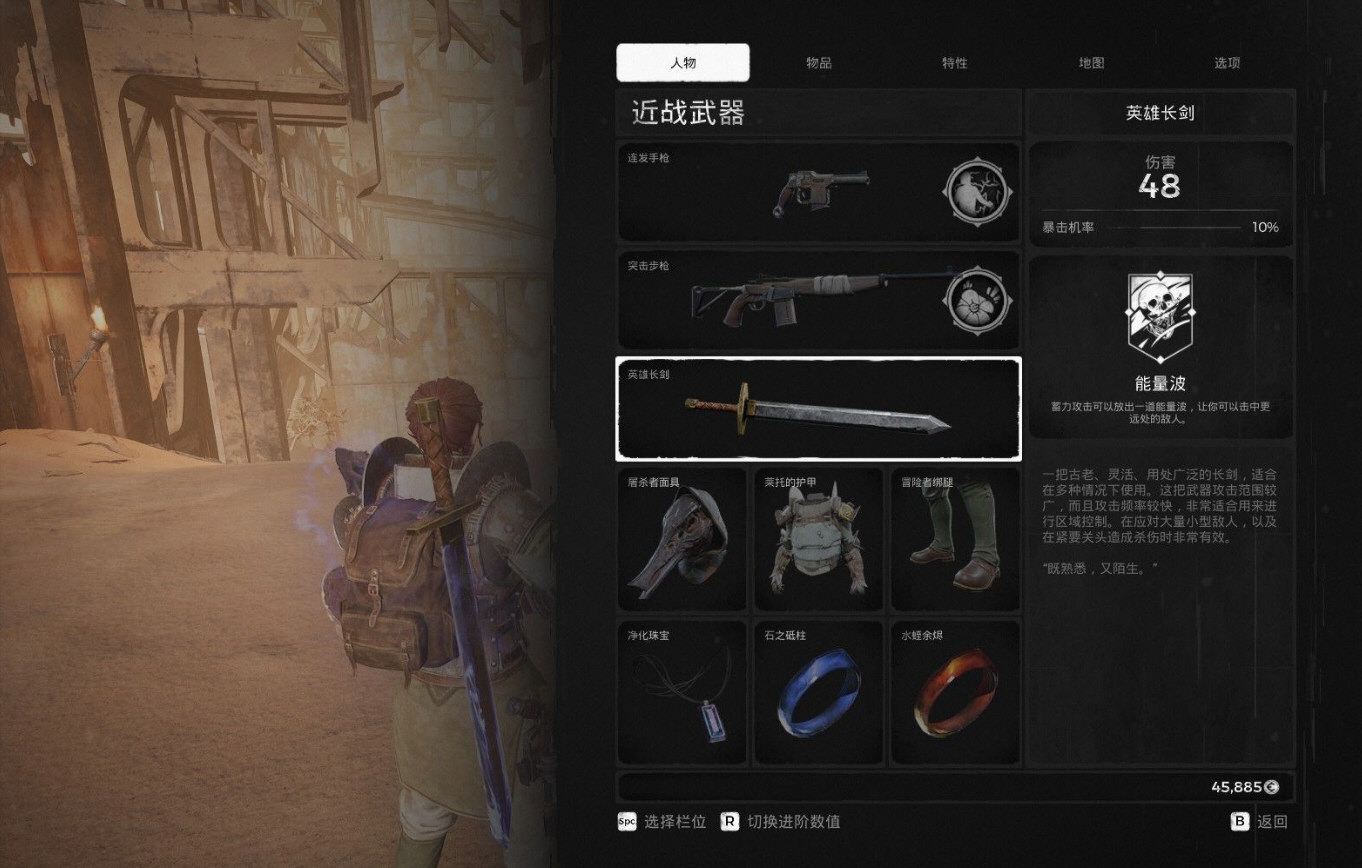Select the 水蛭余烬 red ring slot
This screenshot has height=868, width=1362.
click(955, 693)
